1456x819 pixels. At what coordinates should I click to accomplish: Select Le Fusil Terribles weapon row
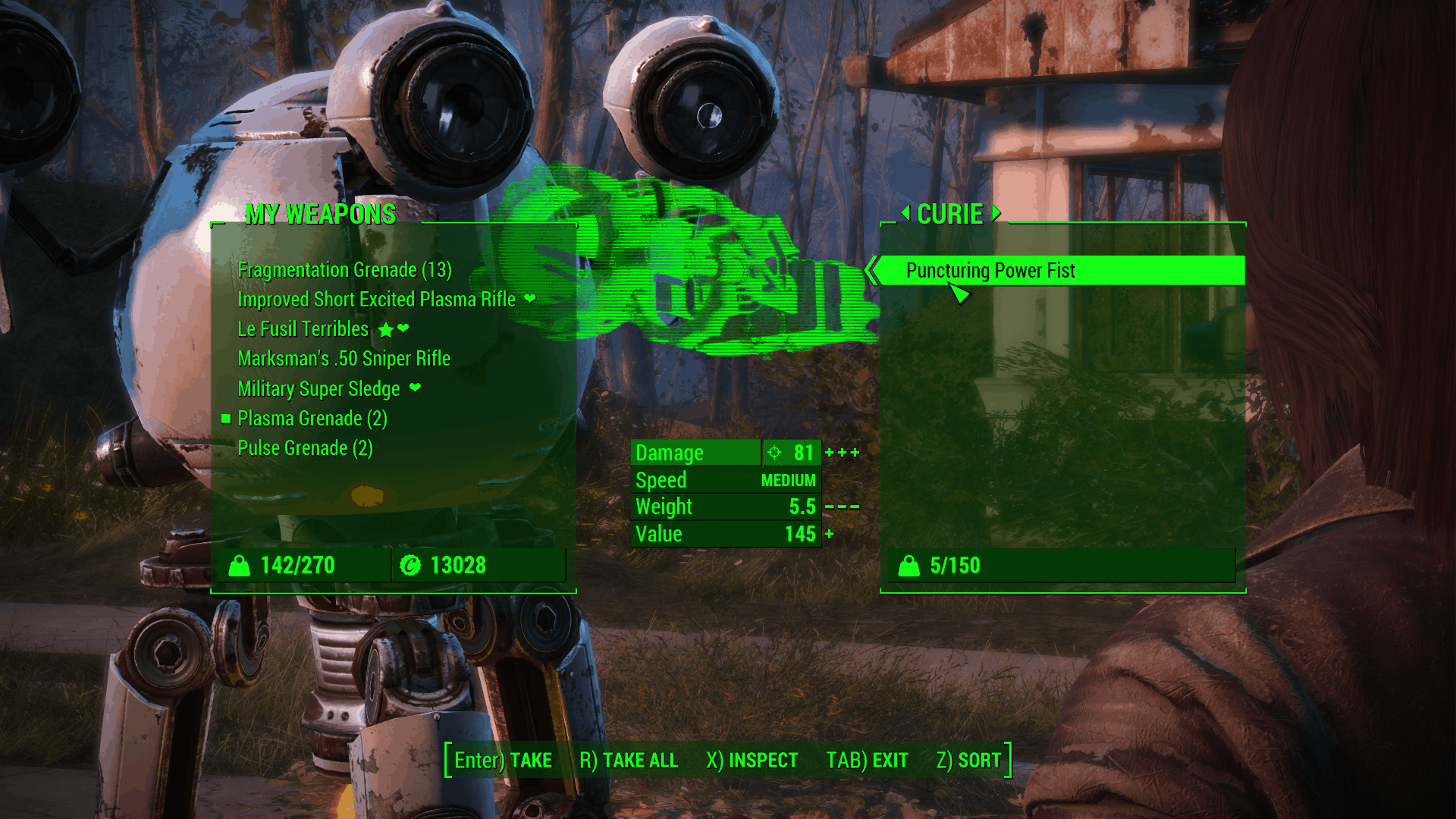[303, 329]
